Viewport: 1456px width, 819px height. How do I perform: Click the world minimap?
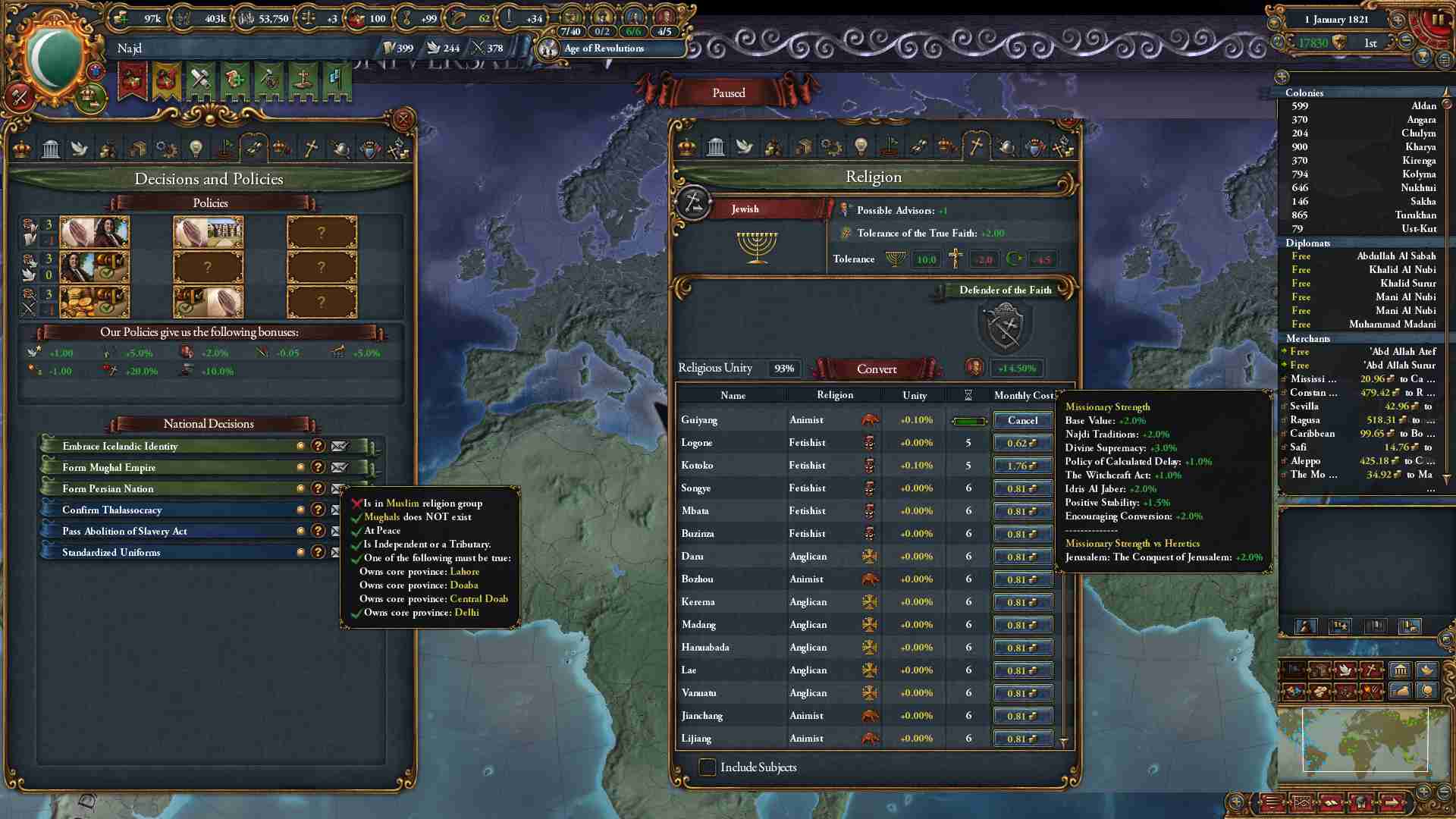tap(1364, 739)
